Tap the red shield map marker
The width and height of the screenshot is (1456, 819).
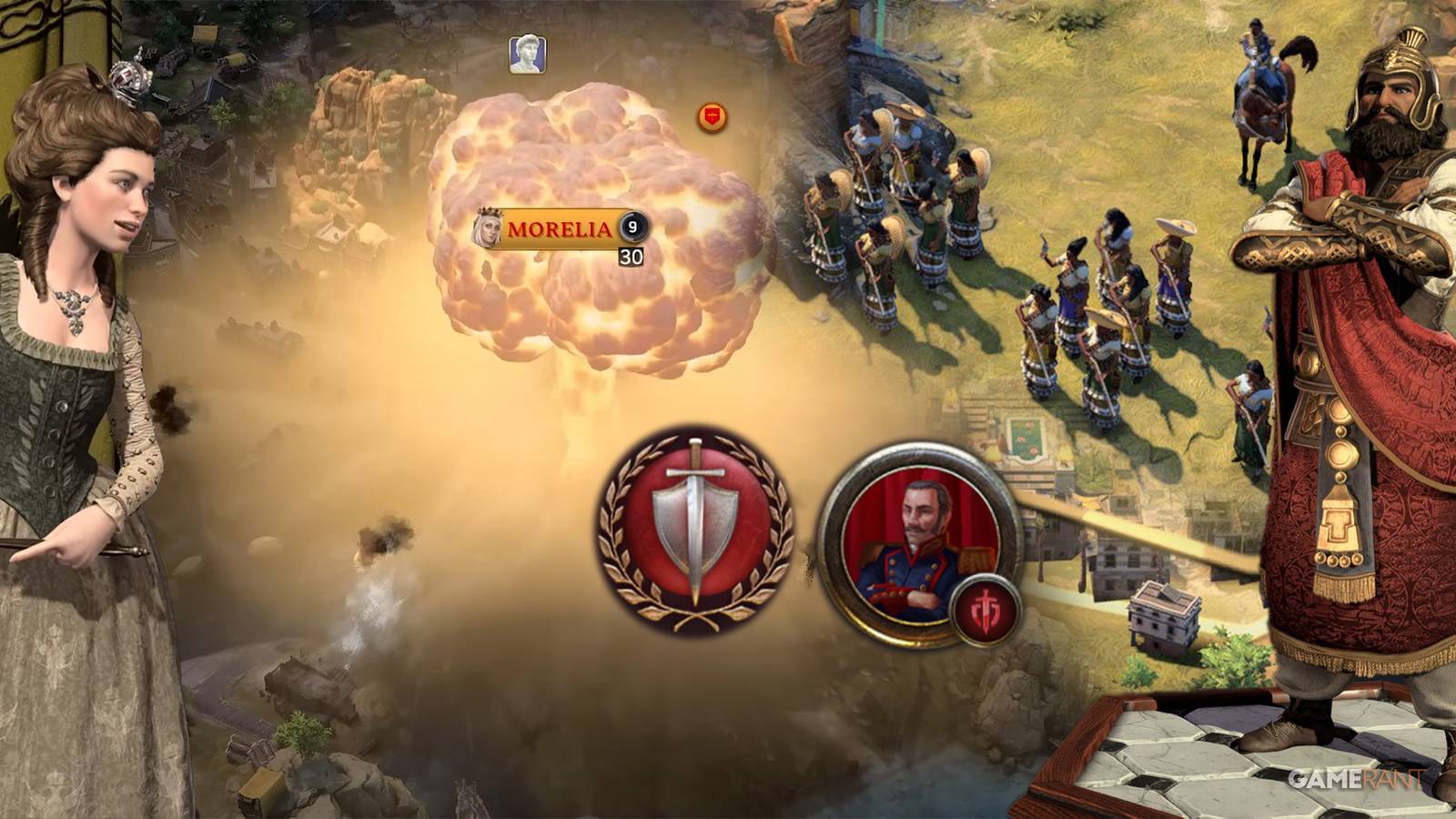[x=713, y=116]
